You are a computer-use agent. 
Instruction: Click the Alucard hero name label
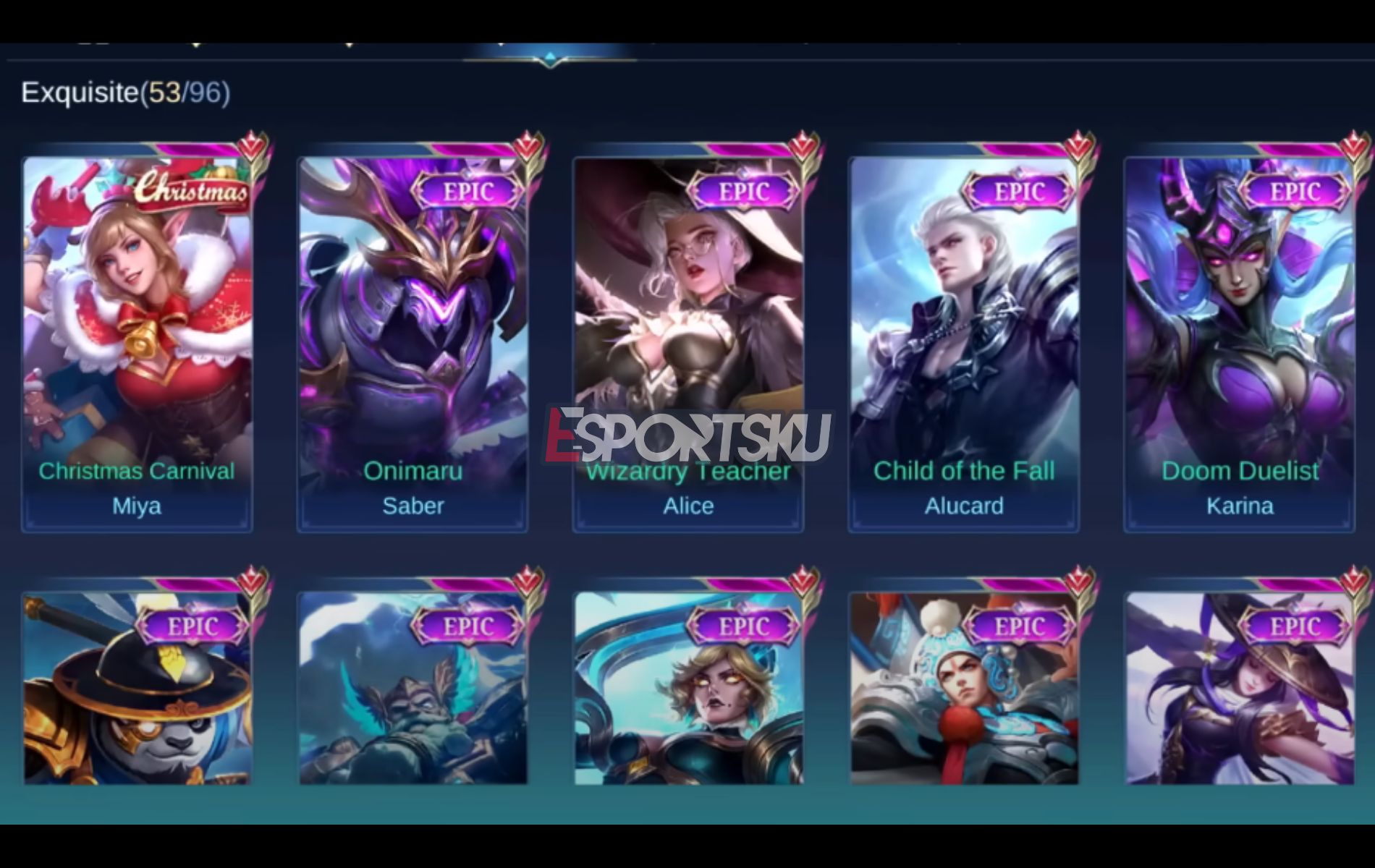964,506
